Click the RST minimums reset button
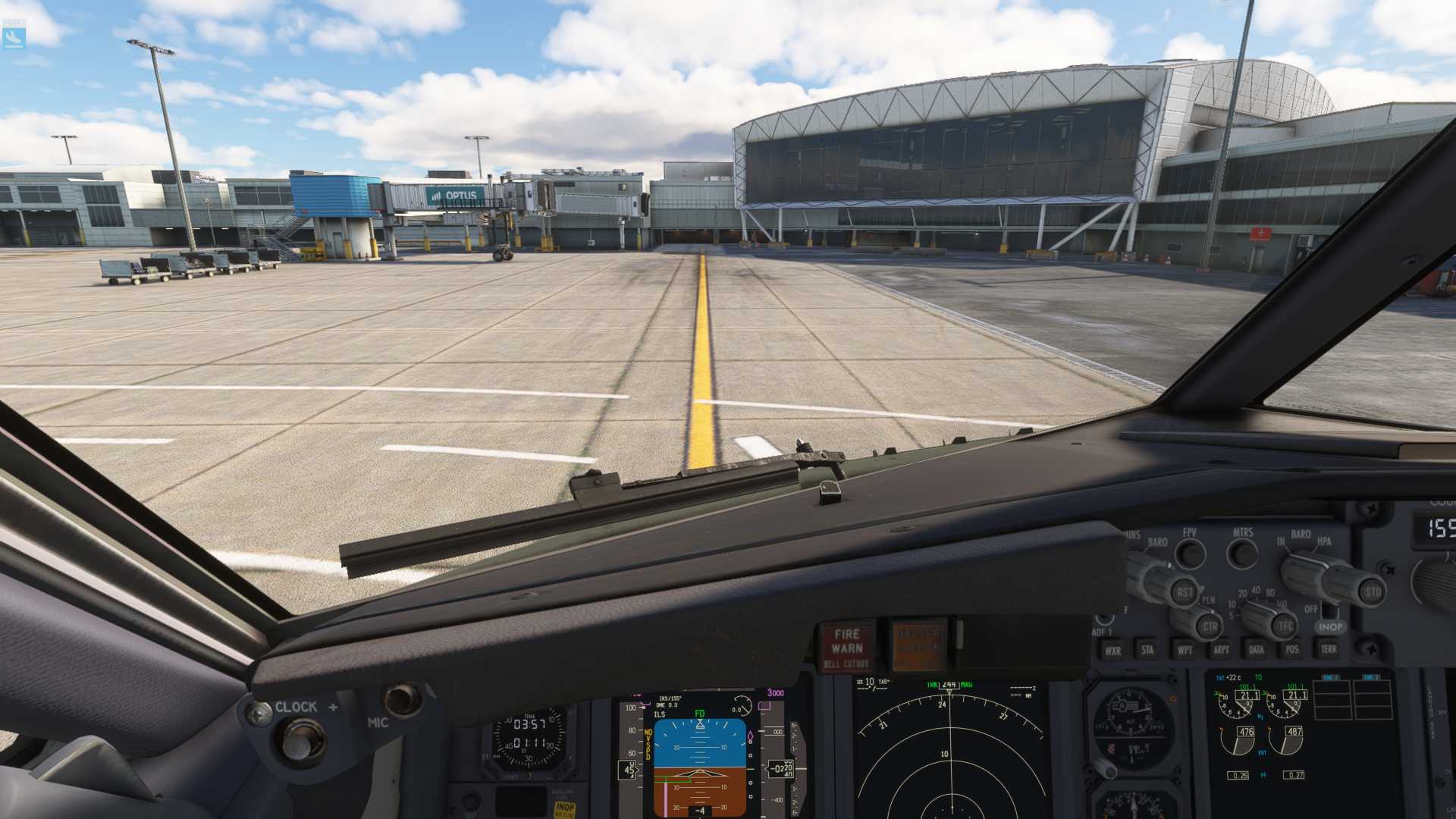 pyautogui.click(x=1185, y=592)
